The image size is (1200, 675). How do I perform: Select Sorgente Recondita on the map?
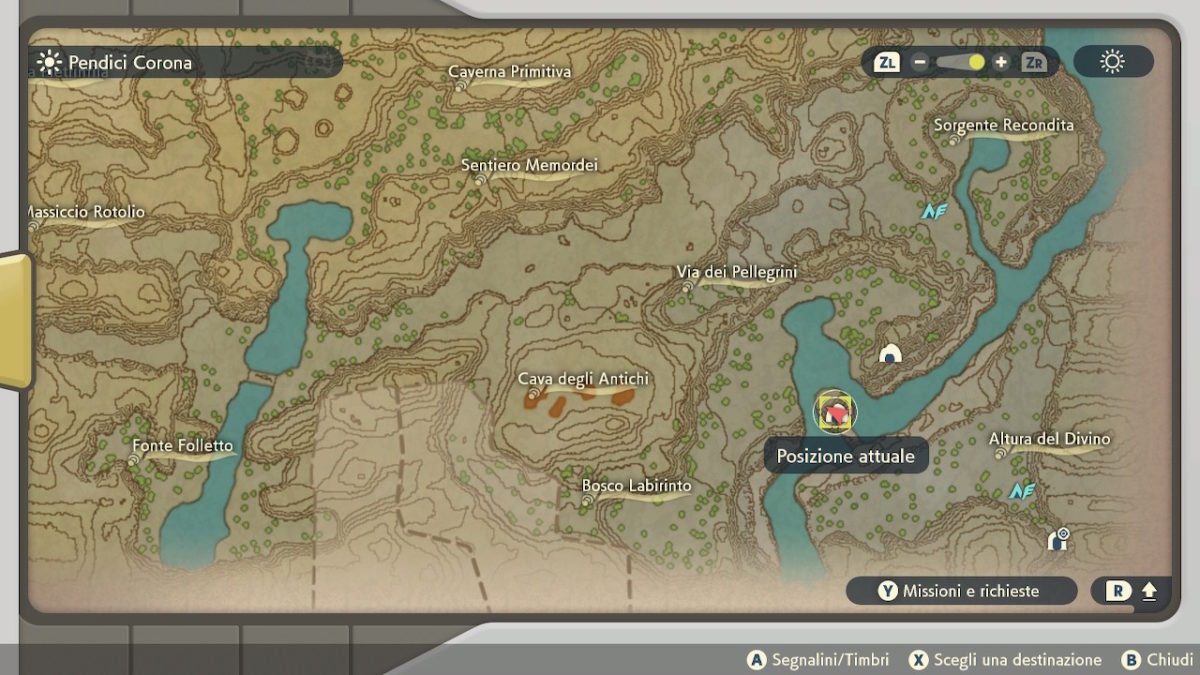(x=1003, y=126)
